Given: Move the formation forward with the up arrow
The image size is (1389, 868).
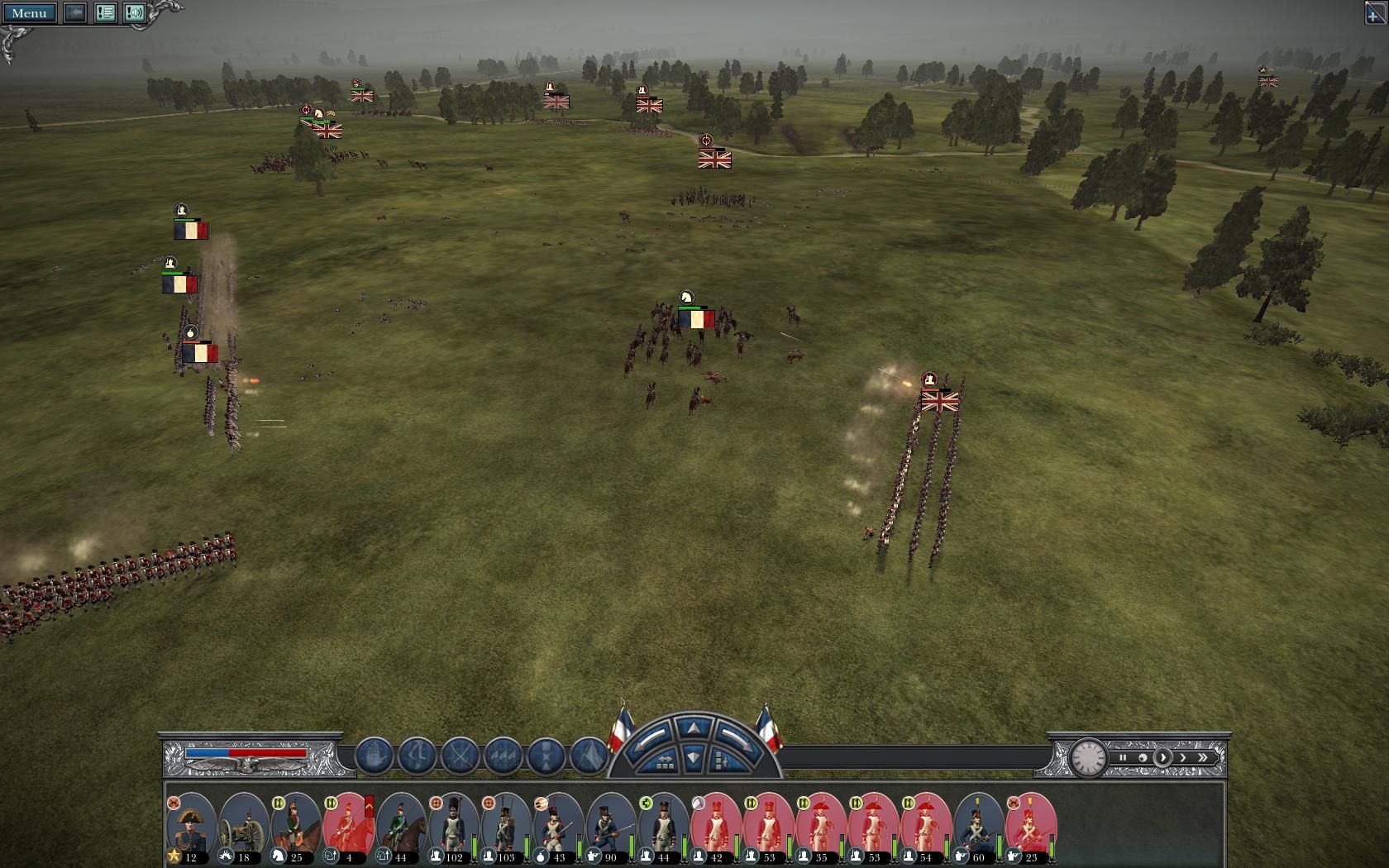Looking at the screenshot, I should tap(693, 727).
